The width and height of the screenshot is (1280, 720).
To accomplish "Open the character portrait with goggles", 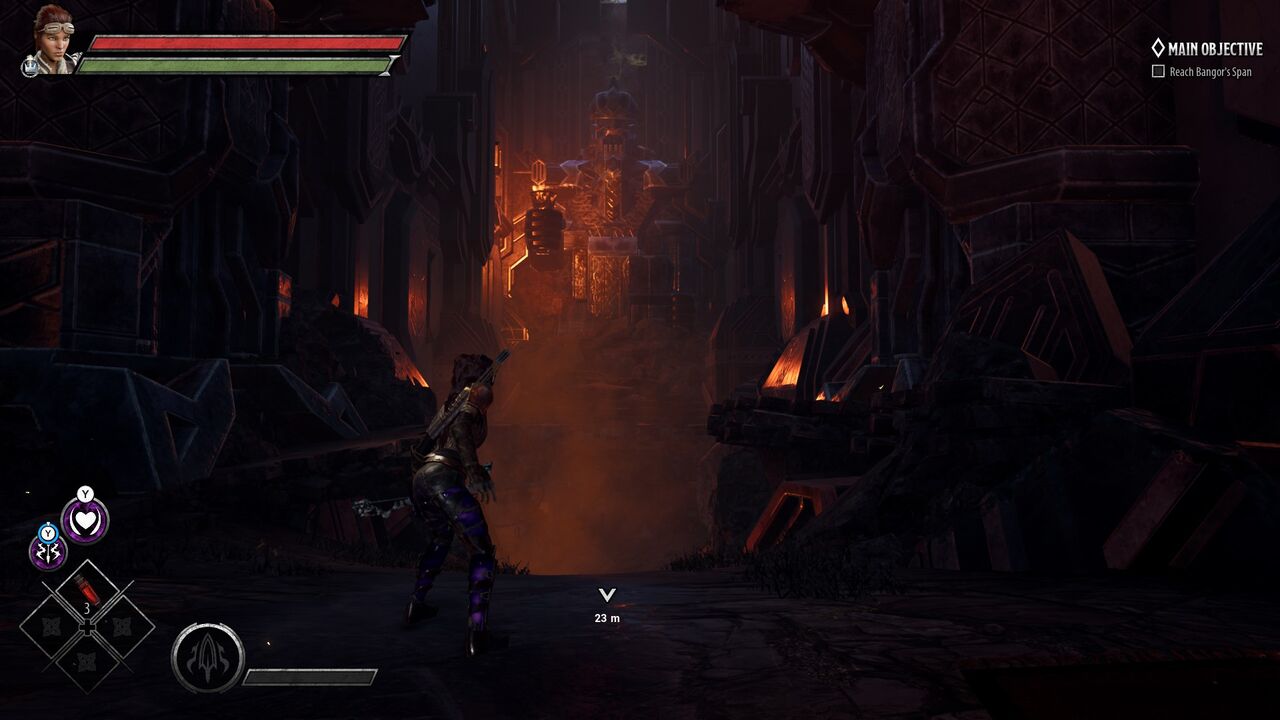I will pos(53,37).
